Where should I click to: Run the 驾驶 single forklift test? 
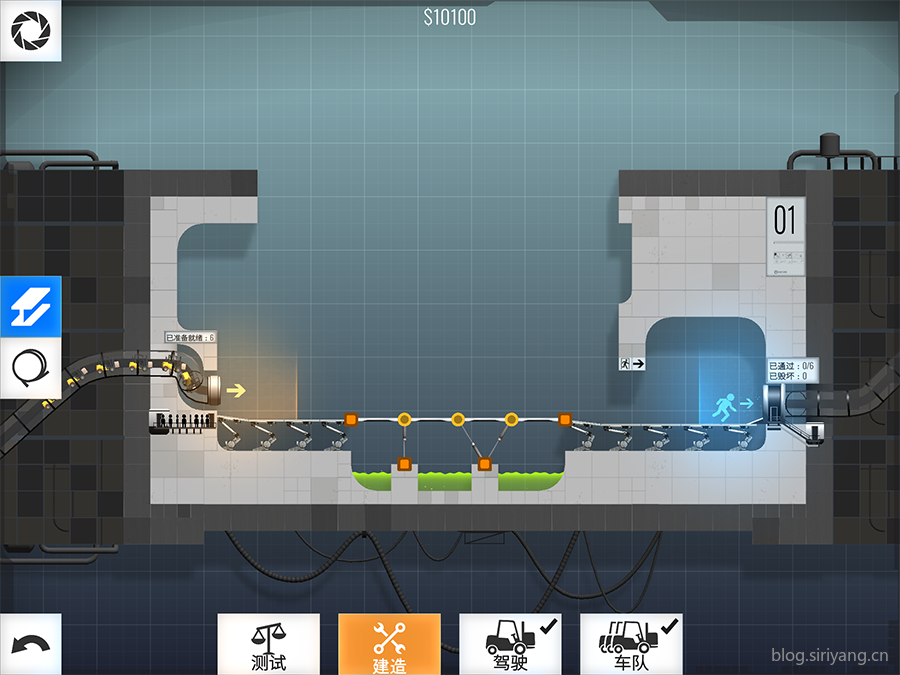pos(510,644)
